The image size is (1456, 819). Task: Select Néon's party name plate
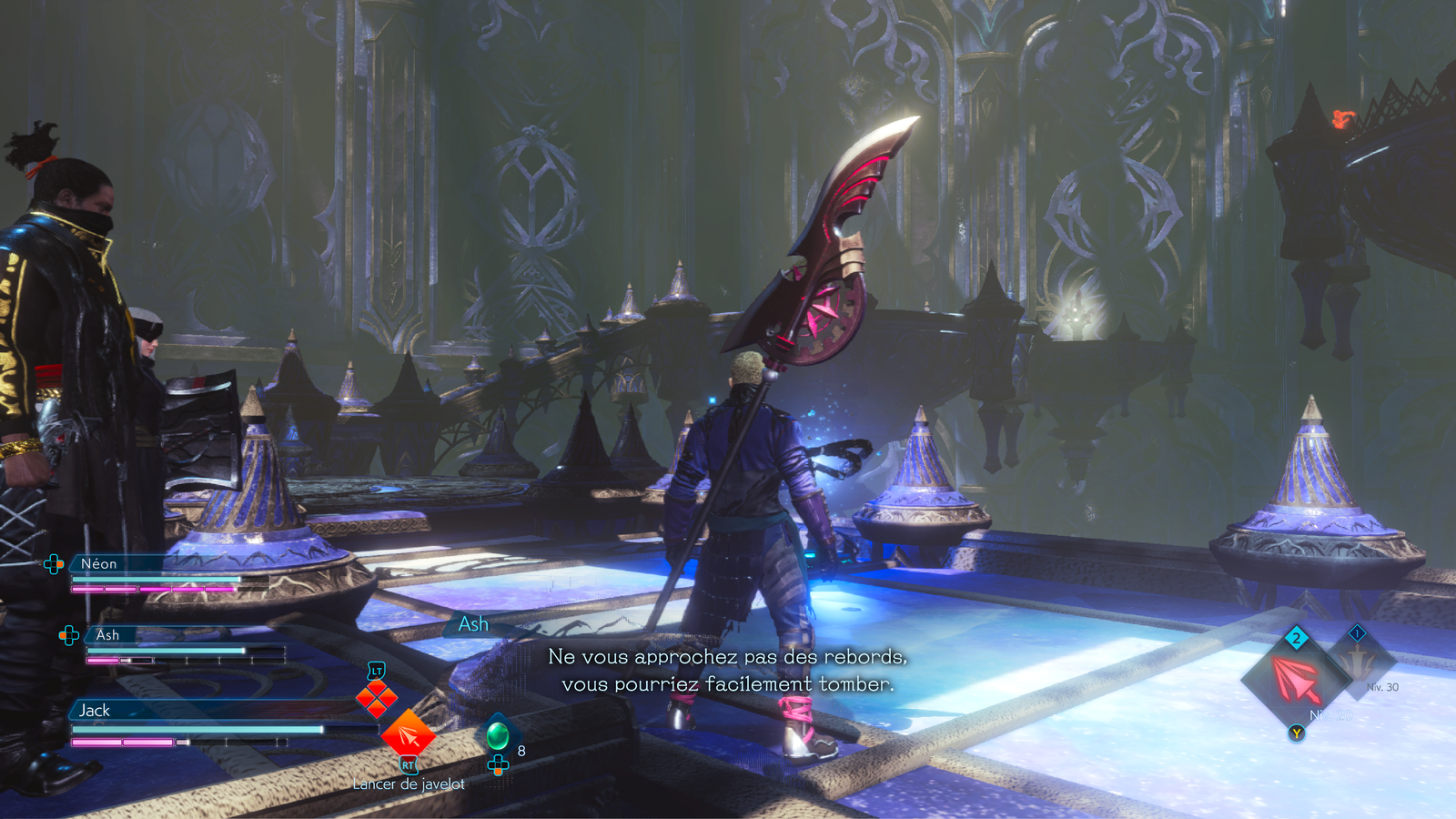(99, 564)
